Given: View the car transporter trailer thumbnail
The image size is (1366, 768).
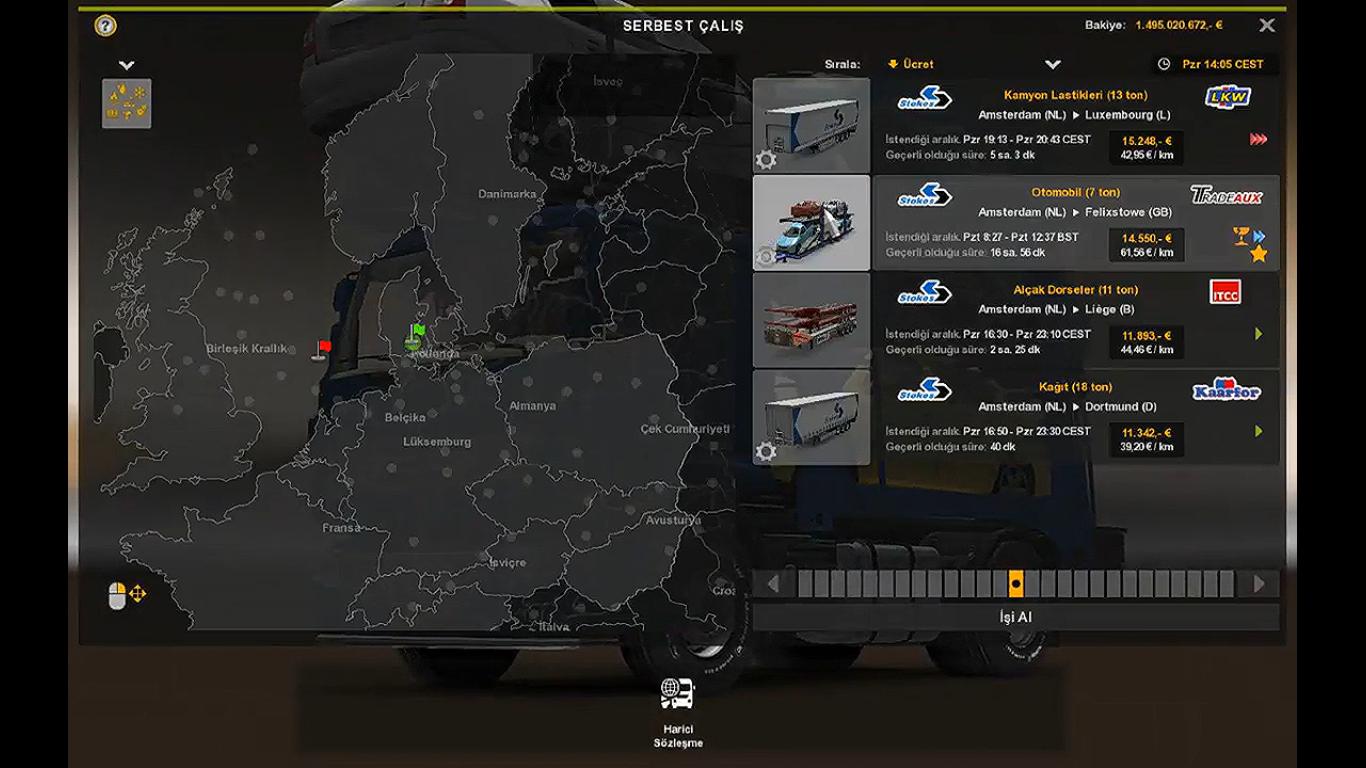Looking at the screenshot, I should (811, 223).
